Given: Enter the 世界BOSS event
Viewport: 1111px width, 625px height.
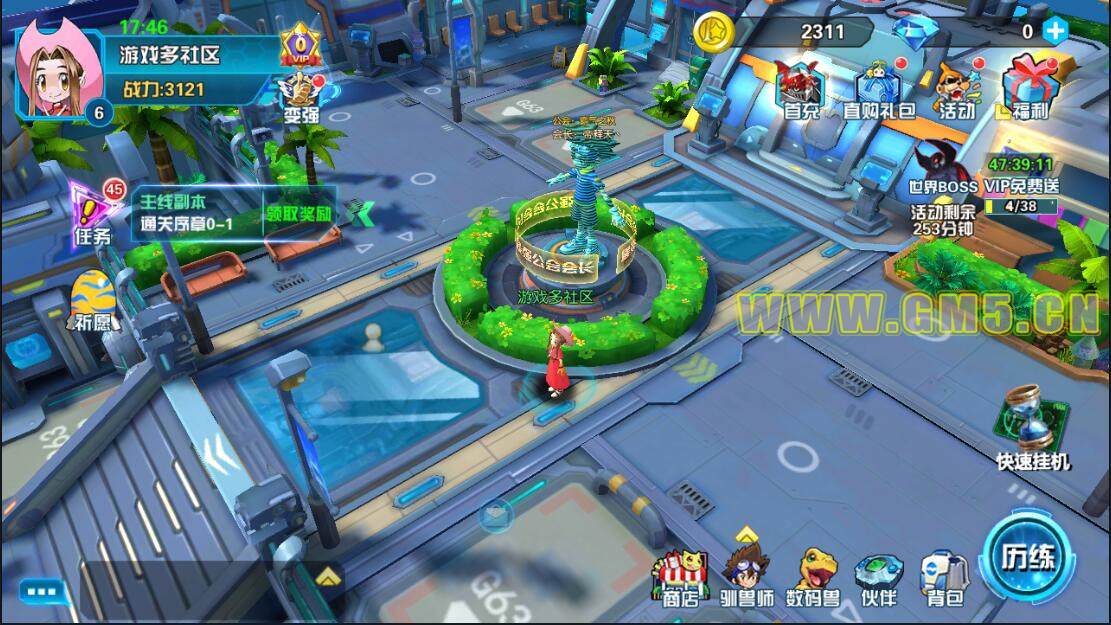Looking at the screenshot, I should (x=941, y=172).
